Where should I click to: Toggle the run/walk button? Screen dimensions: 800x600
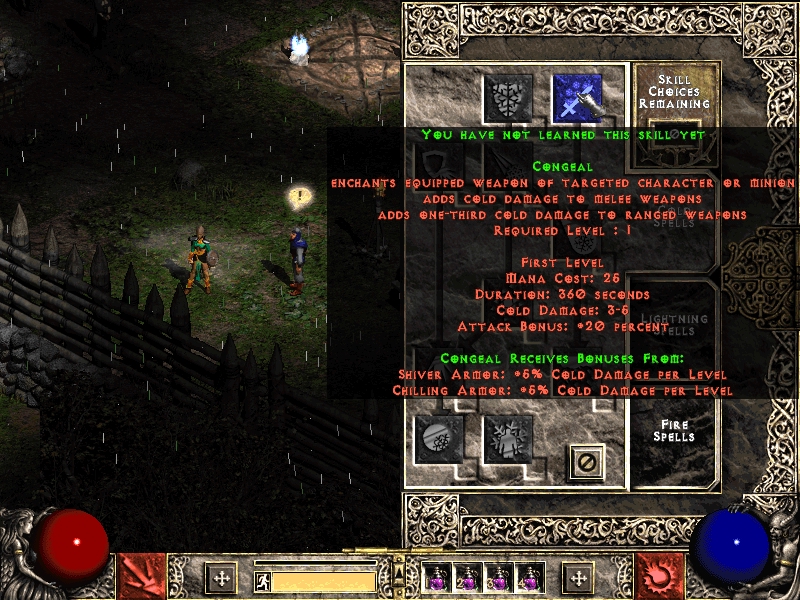coord(263,581)
